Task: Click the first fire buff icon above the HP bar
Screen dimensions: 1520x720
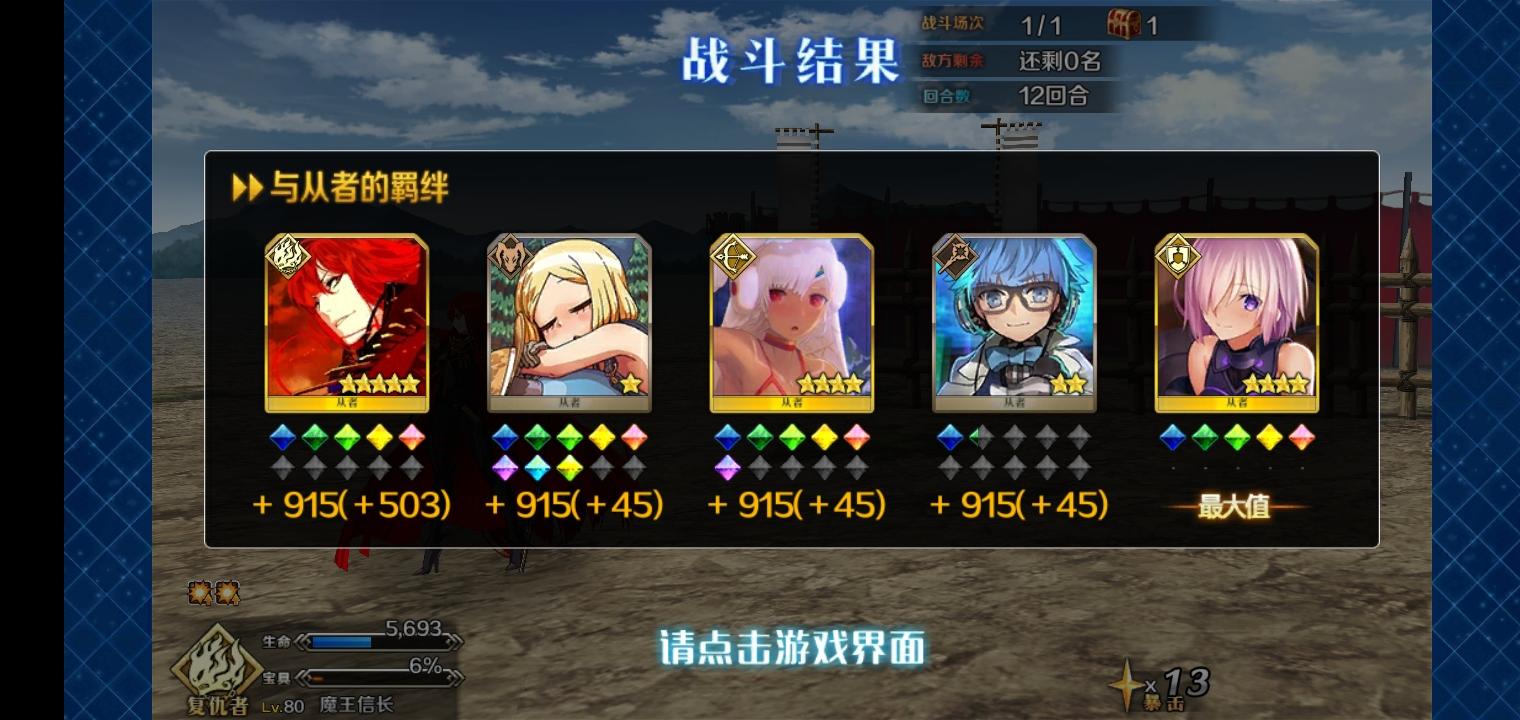Action: 198,592
